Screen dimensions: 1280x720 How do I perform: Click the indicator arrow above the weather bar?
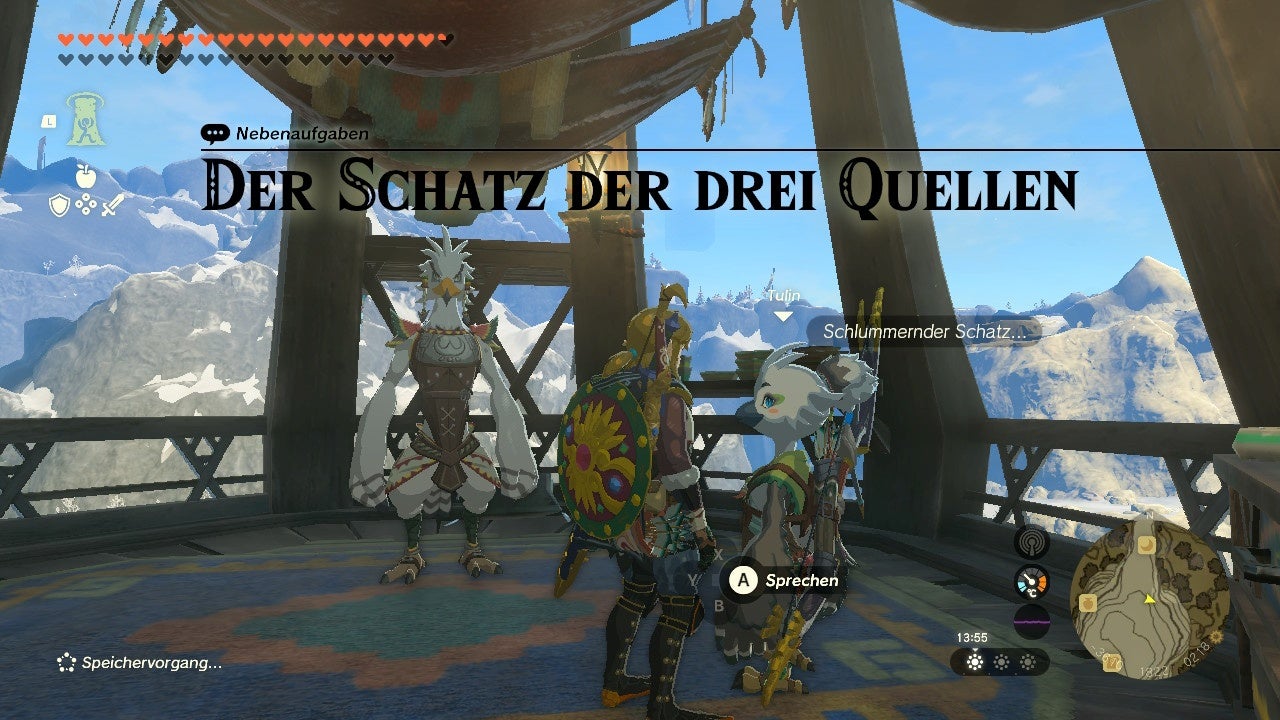[975, 649]
